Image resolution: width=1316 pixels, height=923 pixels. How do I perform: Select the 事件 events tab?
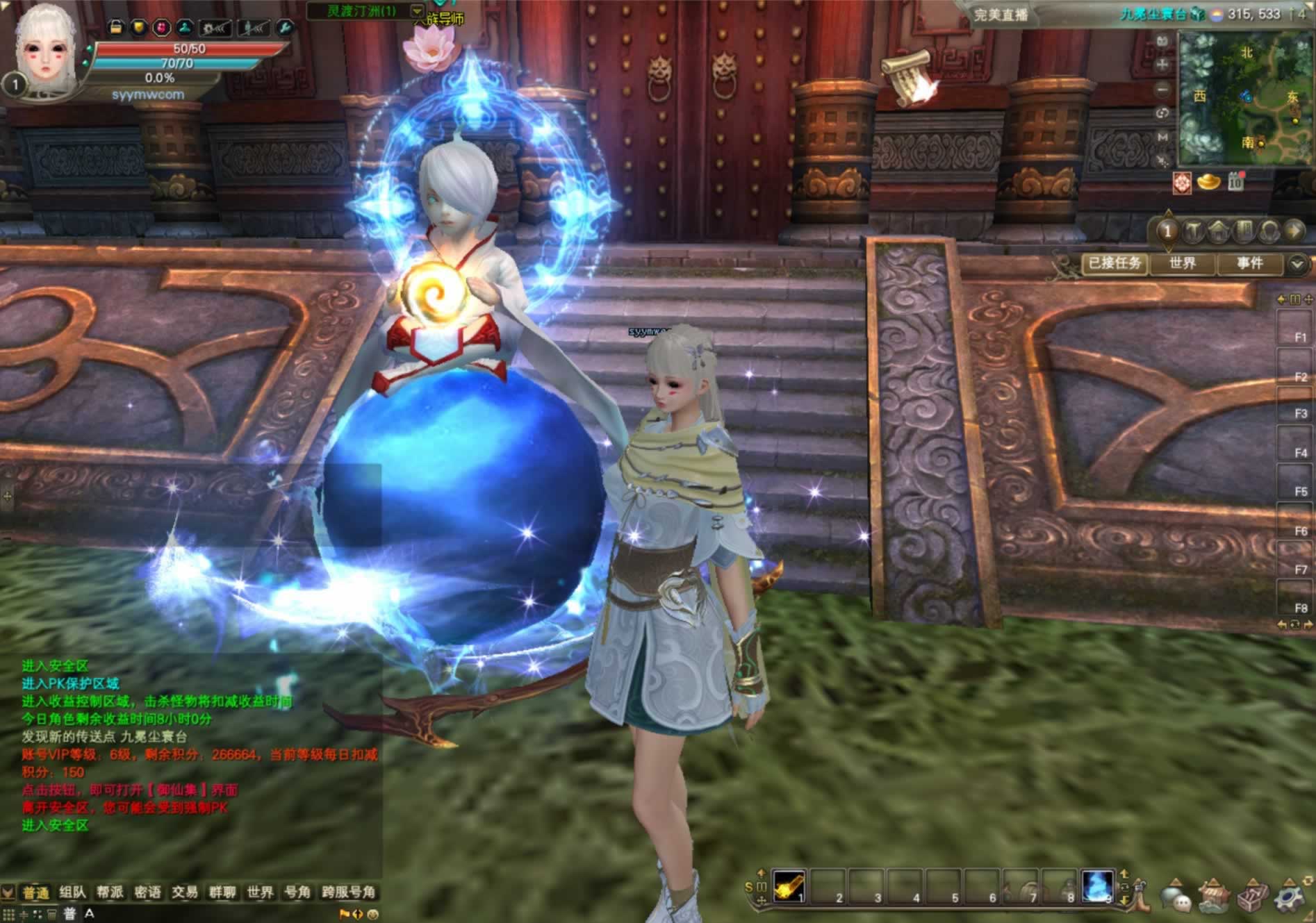point(1249,263)
